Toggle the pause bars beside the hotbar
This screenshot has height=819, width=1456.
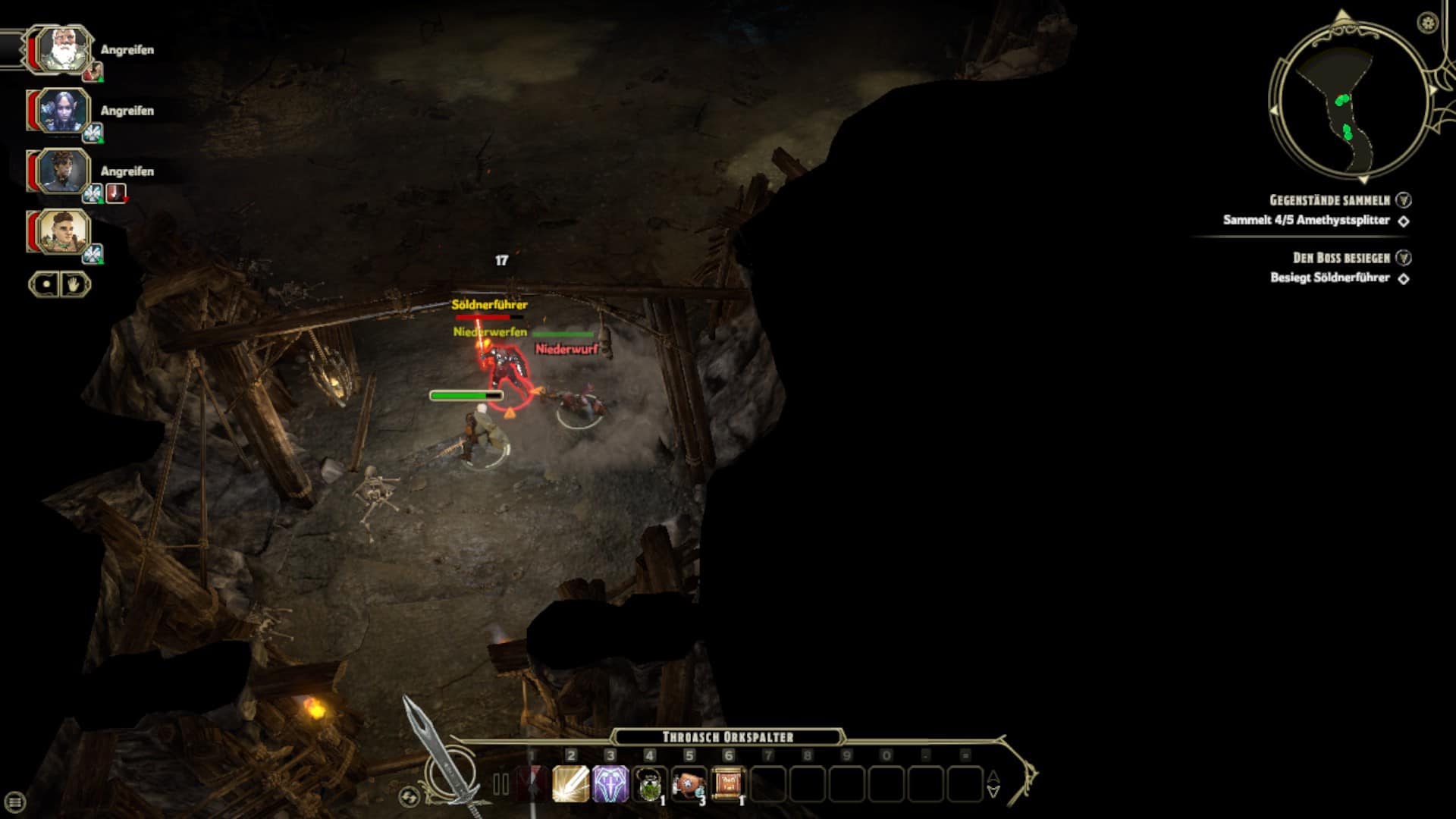click(x=500, y=784)
